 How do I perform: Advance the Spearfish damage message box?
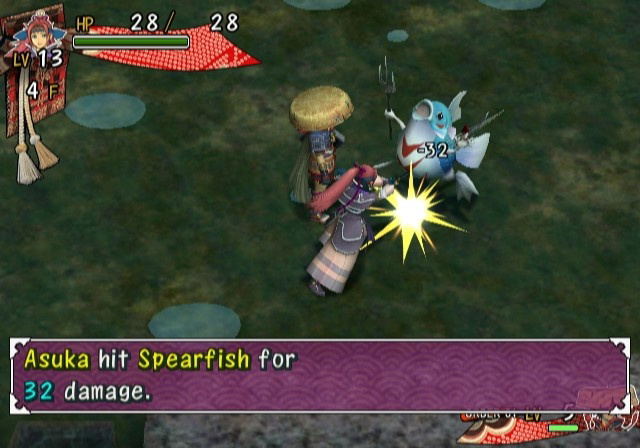click(x=319, y=374)
